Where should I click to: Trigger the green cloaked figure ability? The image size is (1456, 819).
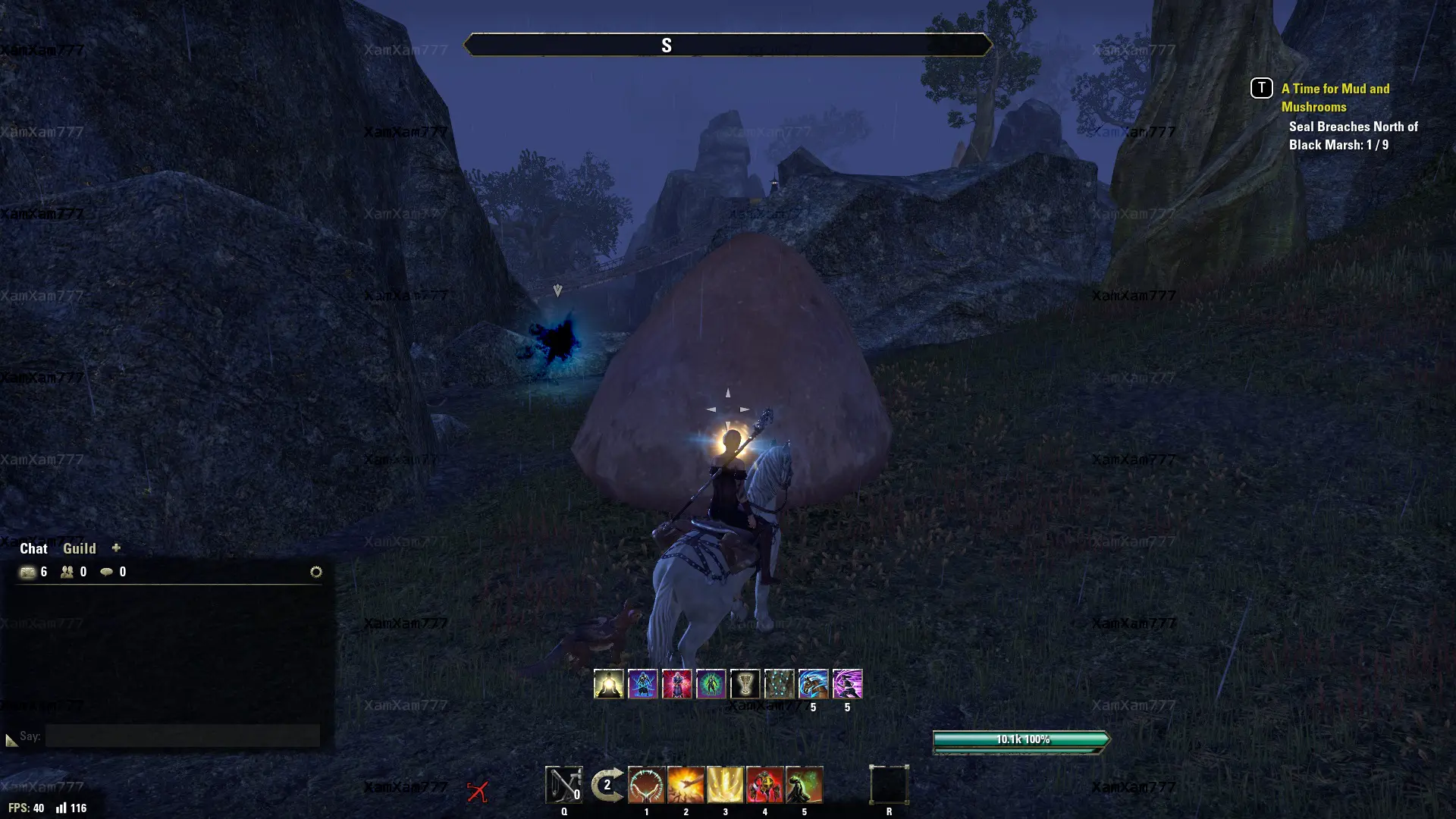coord(804,785)
